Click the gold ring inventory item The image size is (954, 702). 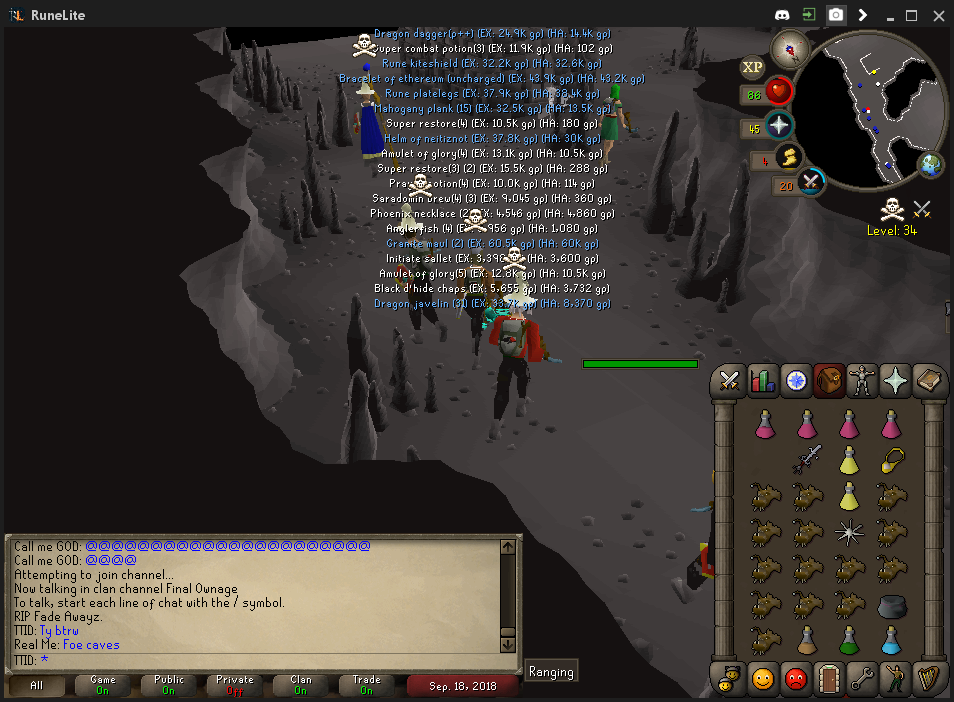(x=892, y=460)
